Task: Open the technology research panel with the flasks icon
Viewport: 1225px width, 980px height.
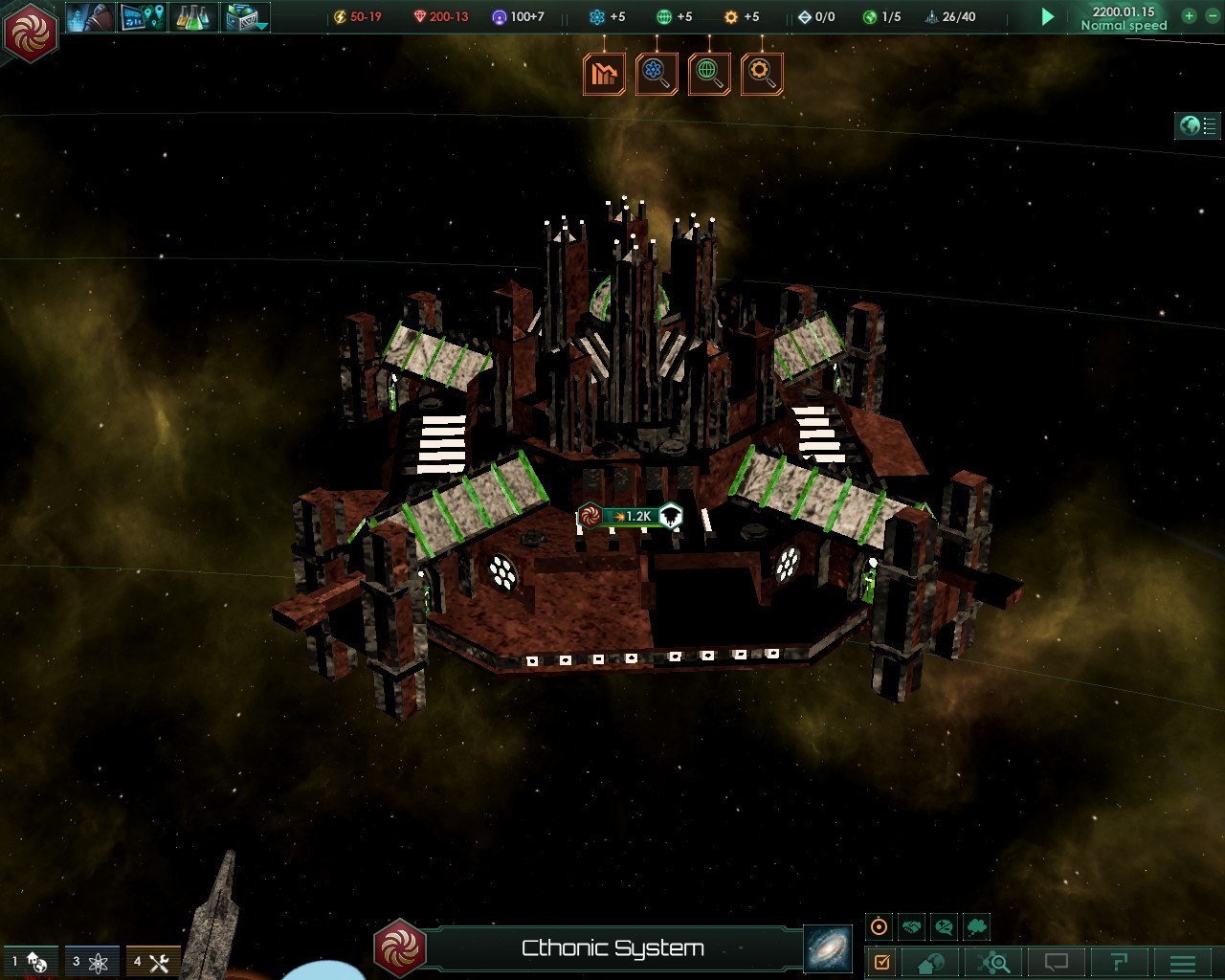Action: click(191, 17)
